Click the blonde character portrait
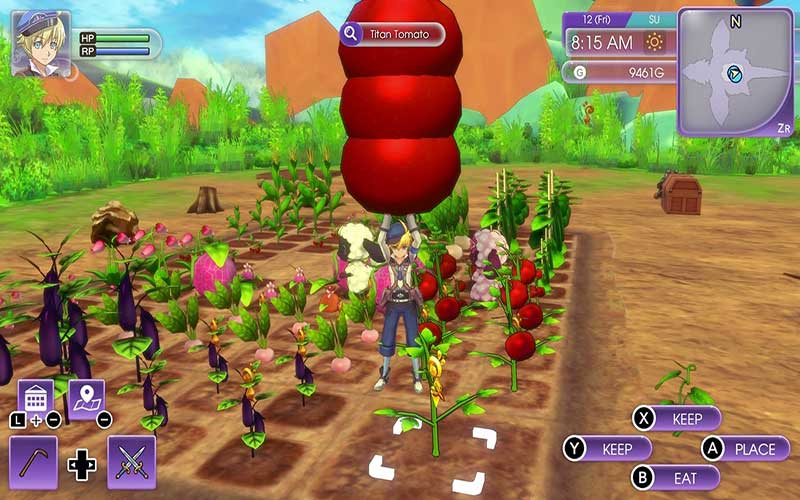The height and width of the screenshot is (500, 800). click(x=41, y=42)
